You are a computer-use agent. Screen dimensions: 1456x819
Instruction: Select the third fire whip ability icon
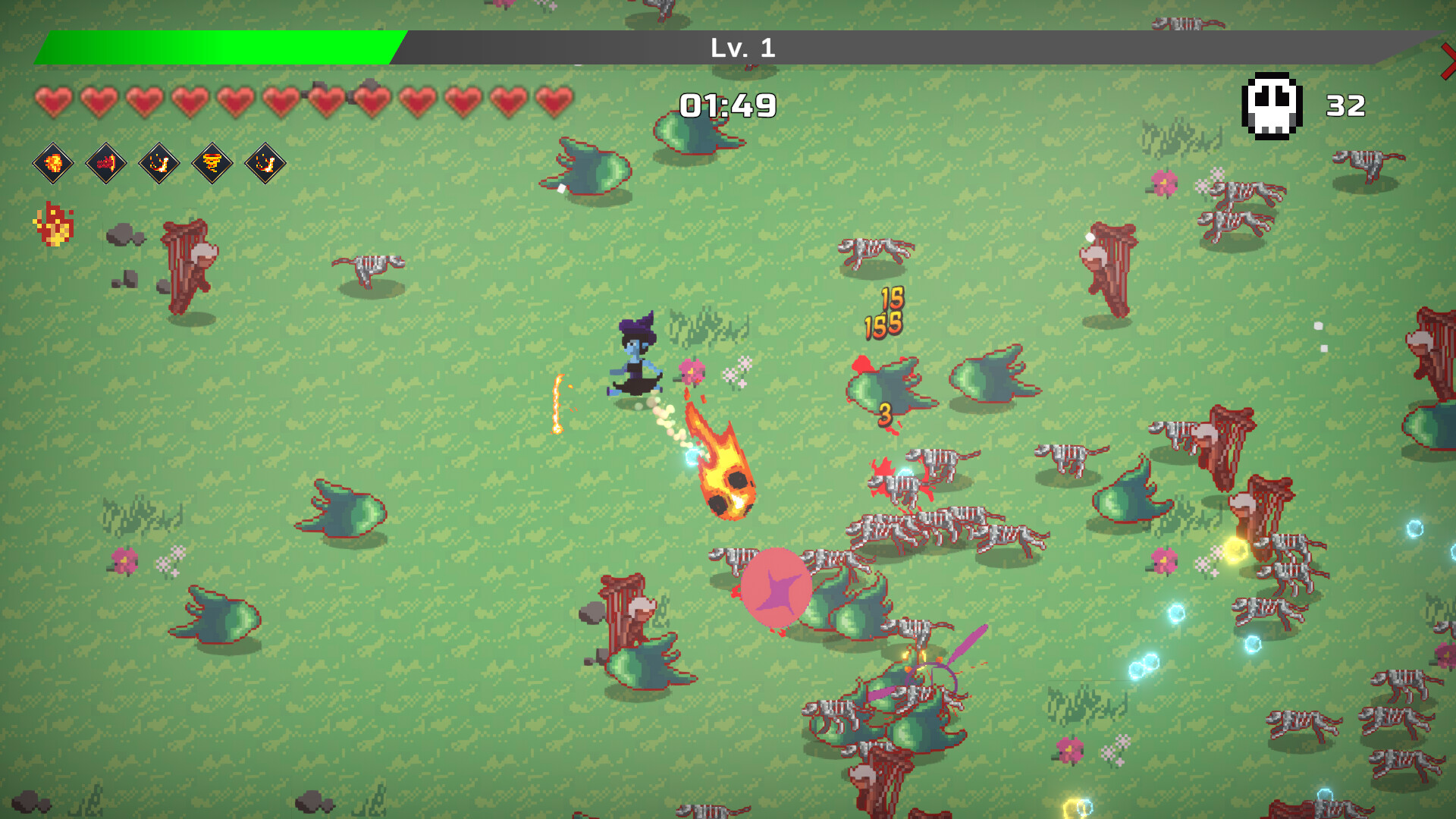pos(158,164)
